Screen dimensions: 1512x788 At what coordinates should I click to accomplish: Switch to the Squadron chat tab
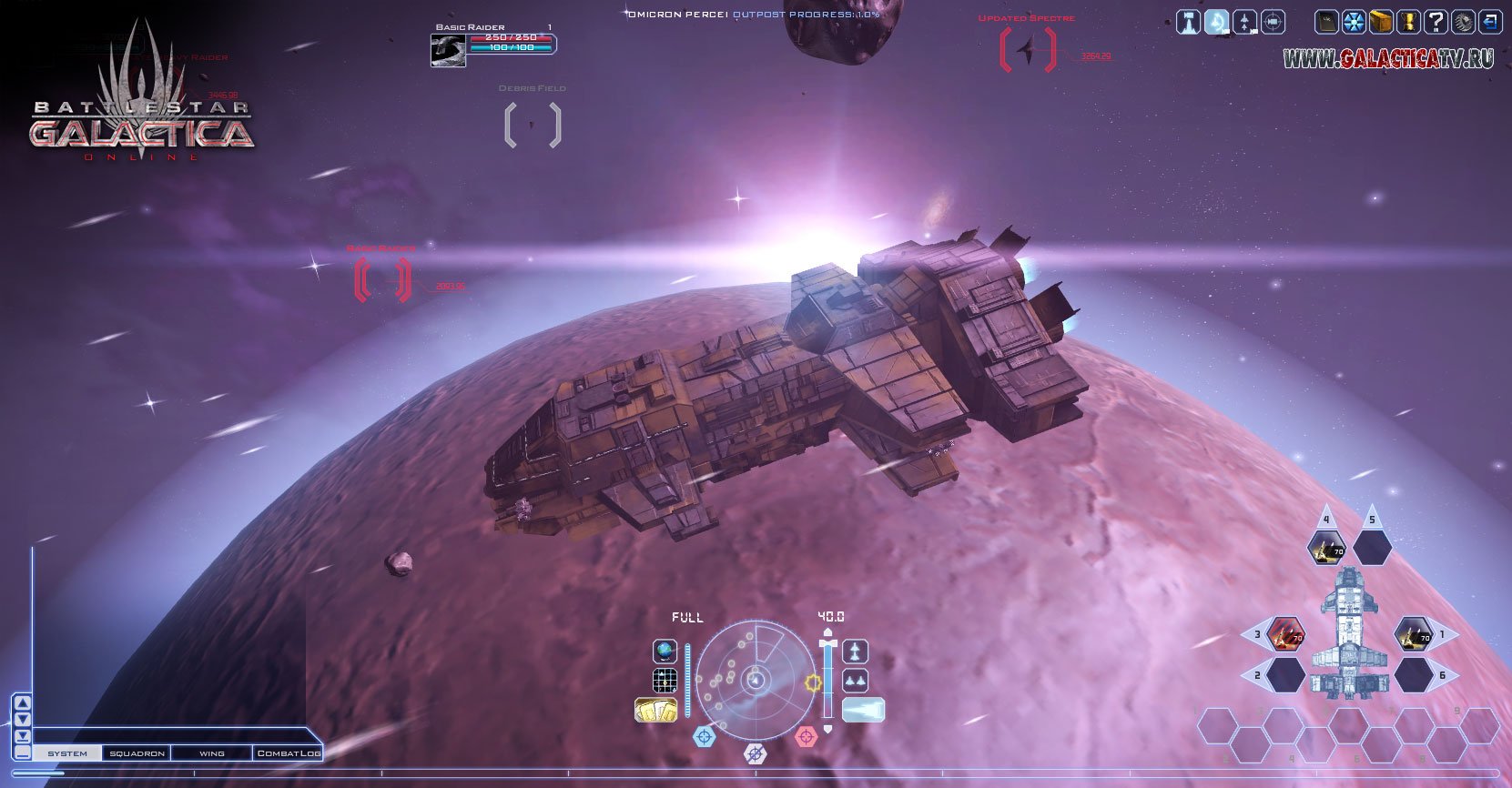coord(137,753)
